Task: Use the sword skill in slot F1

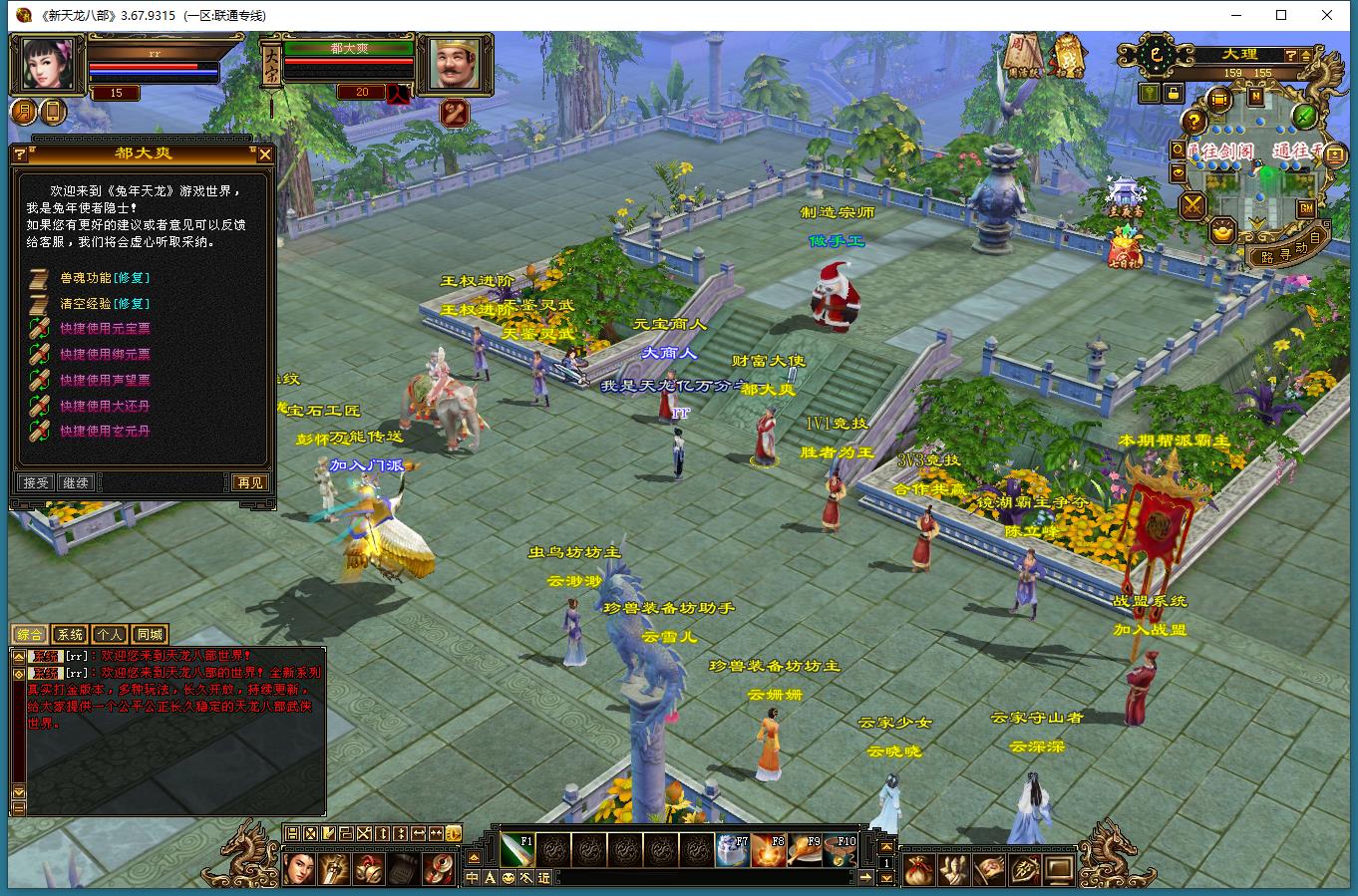Action: pos(516,850)
